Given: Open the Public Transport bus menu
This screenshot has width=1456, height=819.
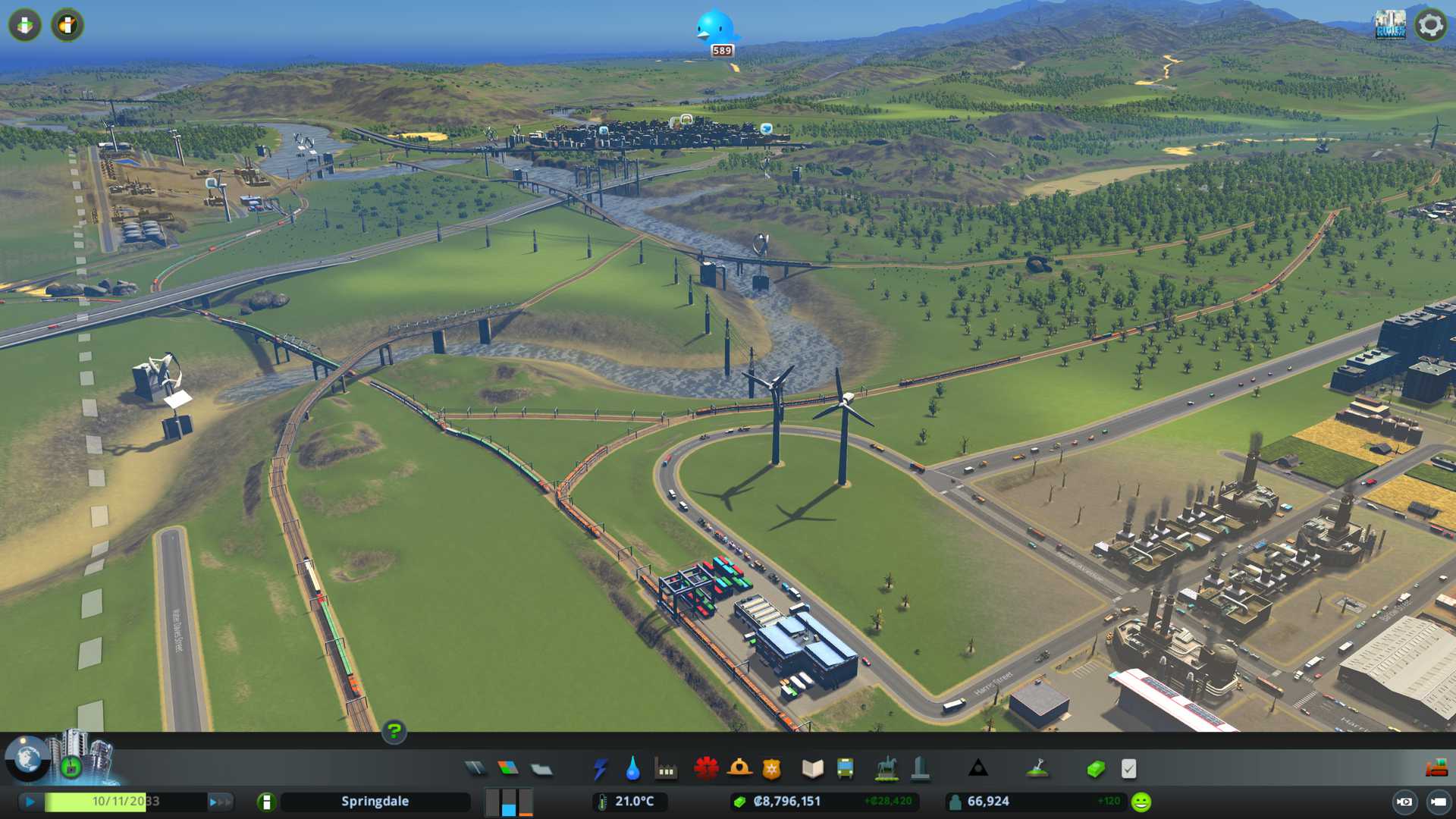Looking at the screenshot, I should tap(846, 769).
